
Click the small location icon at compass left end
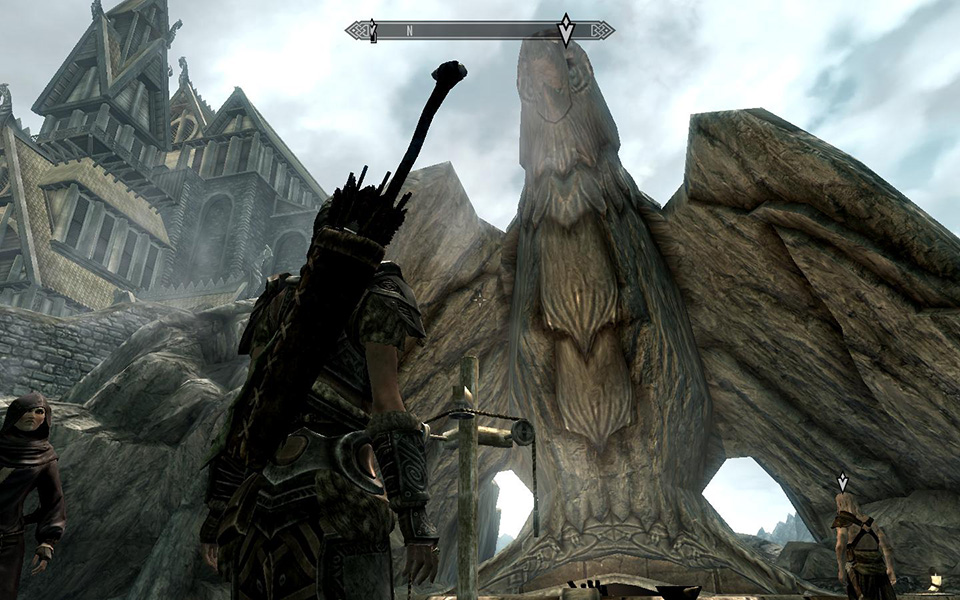pyautogui.click(x=373, y=30)
